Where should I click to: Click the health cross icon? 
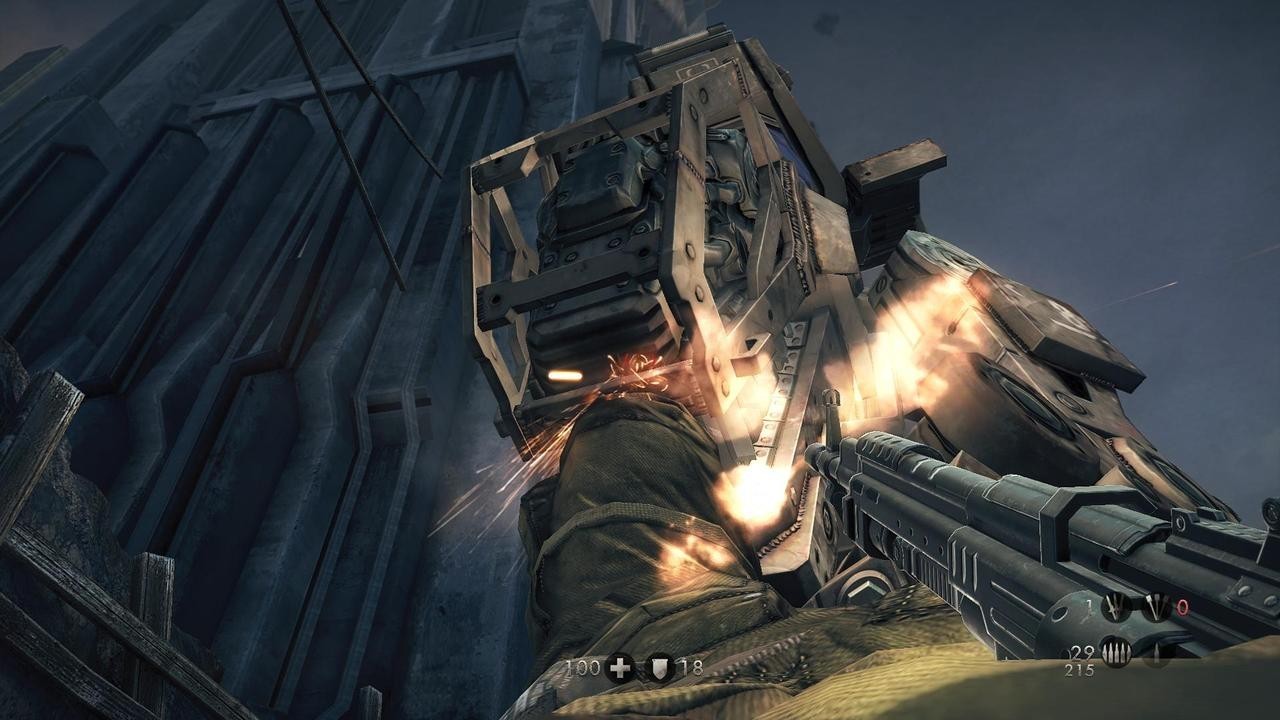click(619, 669)
